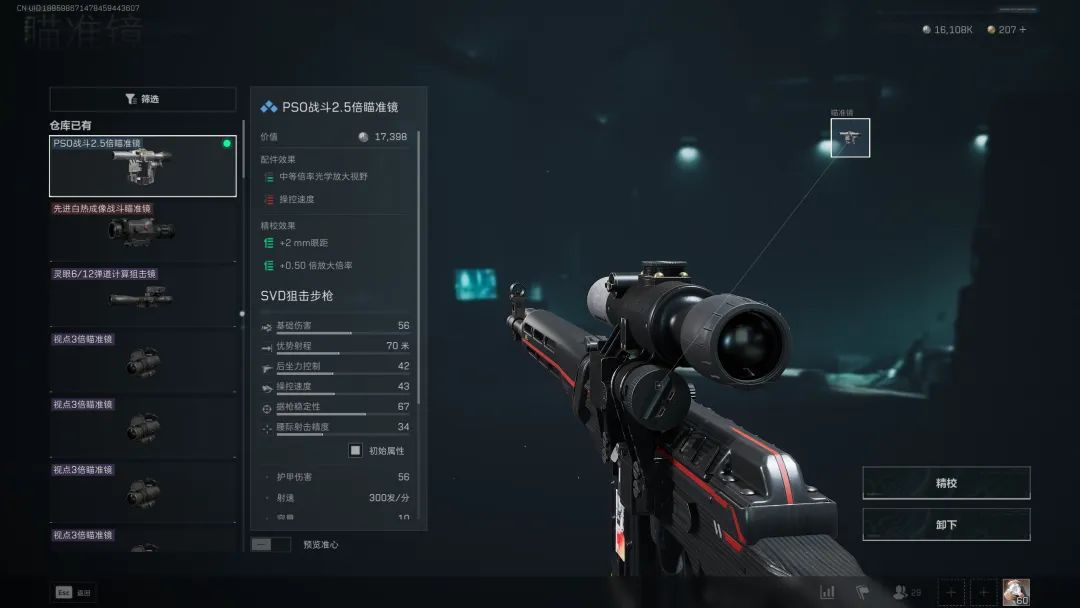The height and width of the screenshot is (608, 1080).
Task: Choose the 先进白热成像战斗瞄准镜 thermal scope
Action: [142, 231]
